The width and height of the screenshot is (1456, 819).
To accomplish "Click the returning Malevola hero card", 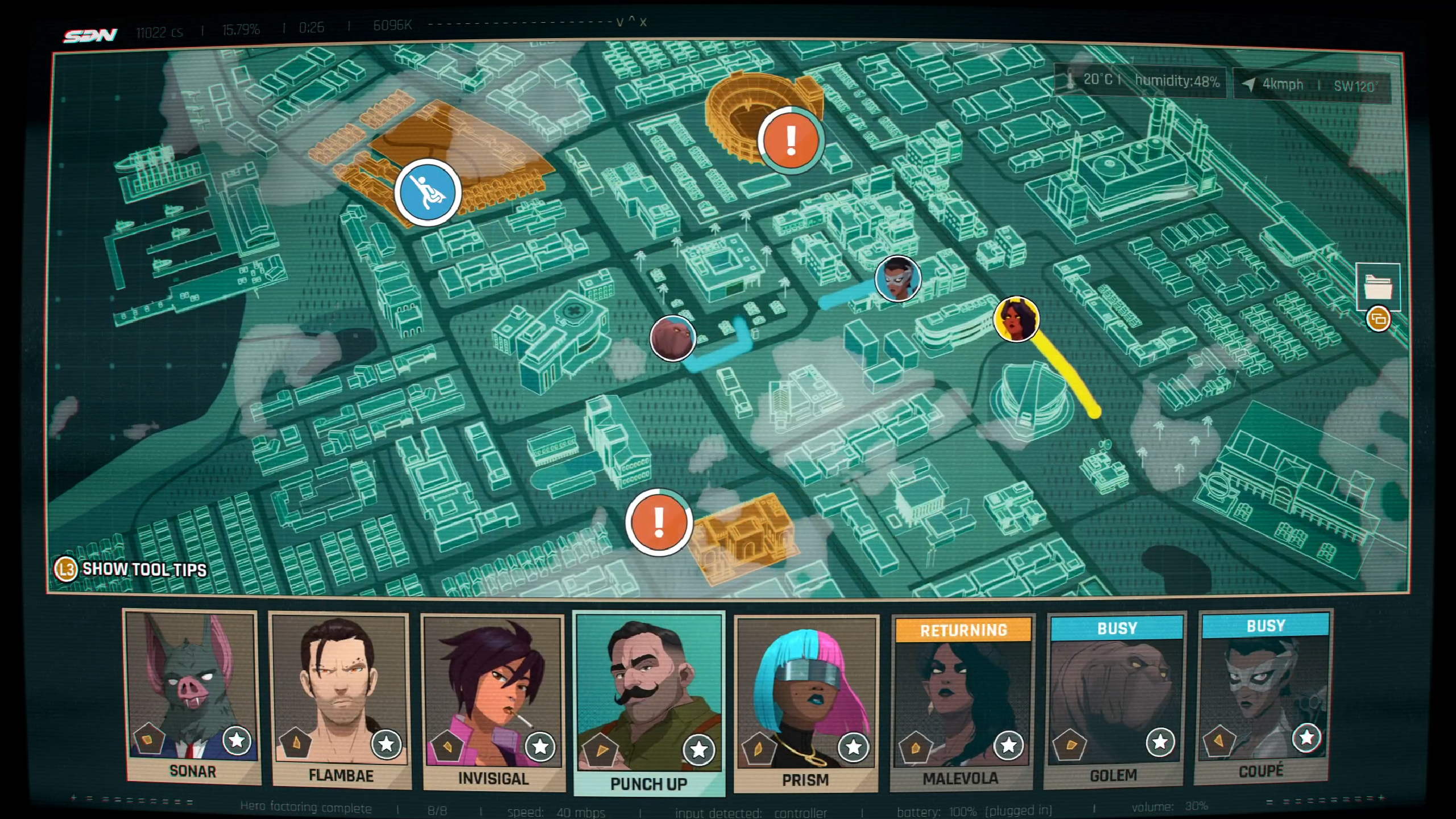I will tap(962, 702).
